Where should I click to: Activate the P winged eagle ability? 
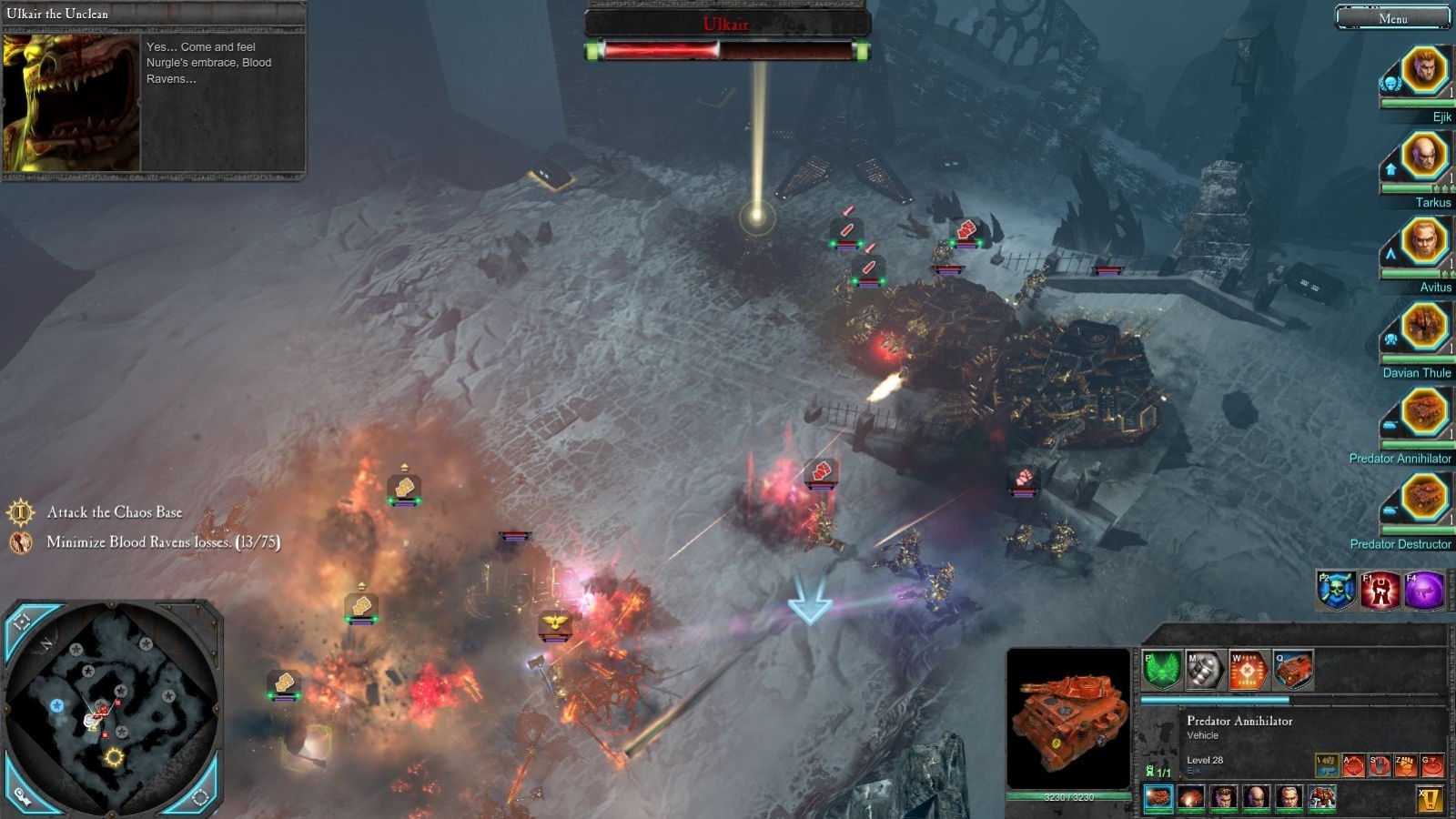[1160, 669]
